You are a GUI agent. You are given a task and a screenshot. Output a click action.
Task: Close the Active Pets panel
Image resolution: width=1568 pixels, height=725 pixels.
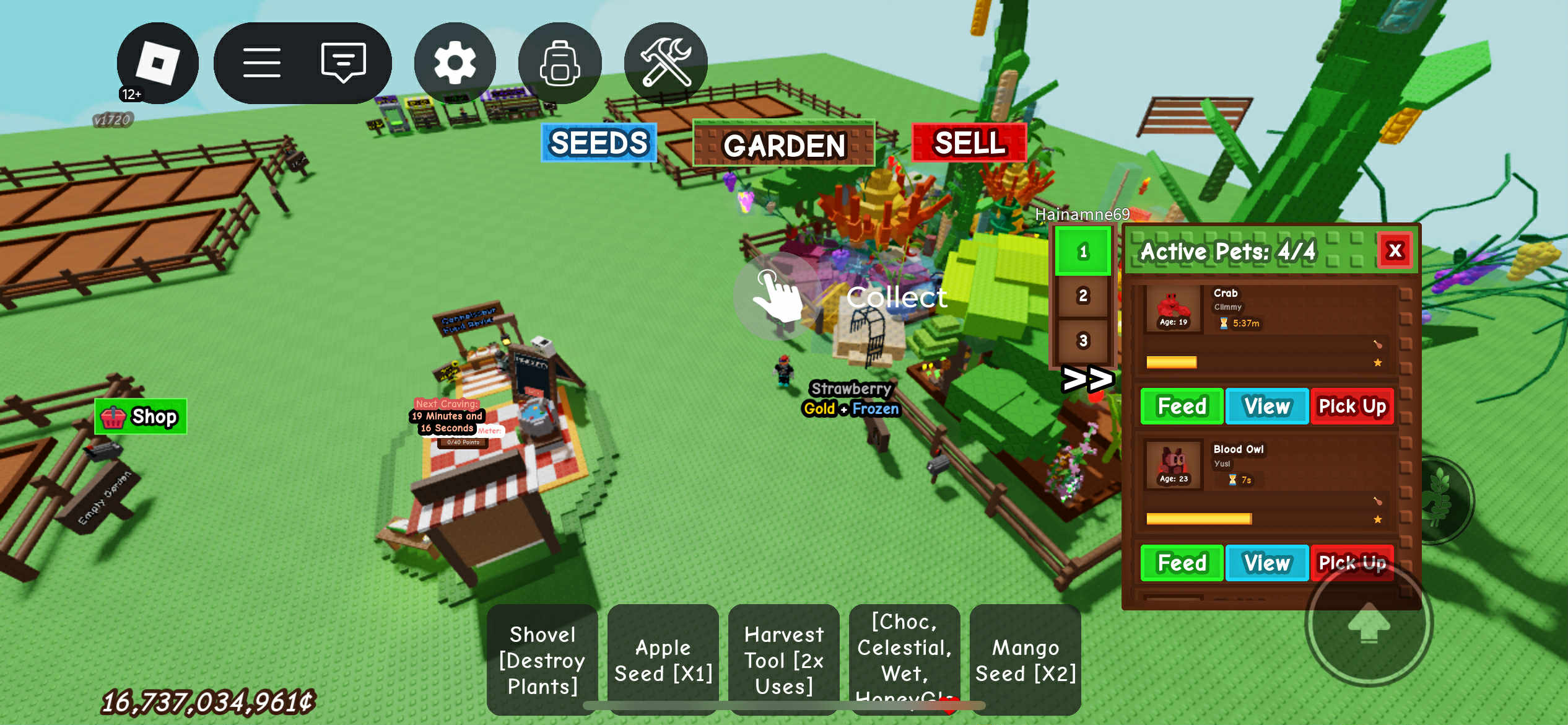pos(1395,250)
